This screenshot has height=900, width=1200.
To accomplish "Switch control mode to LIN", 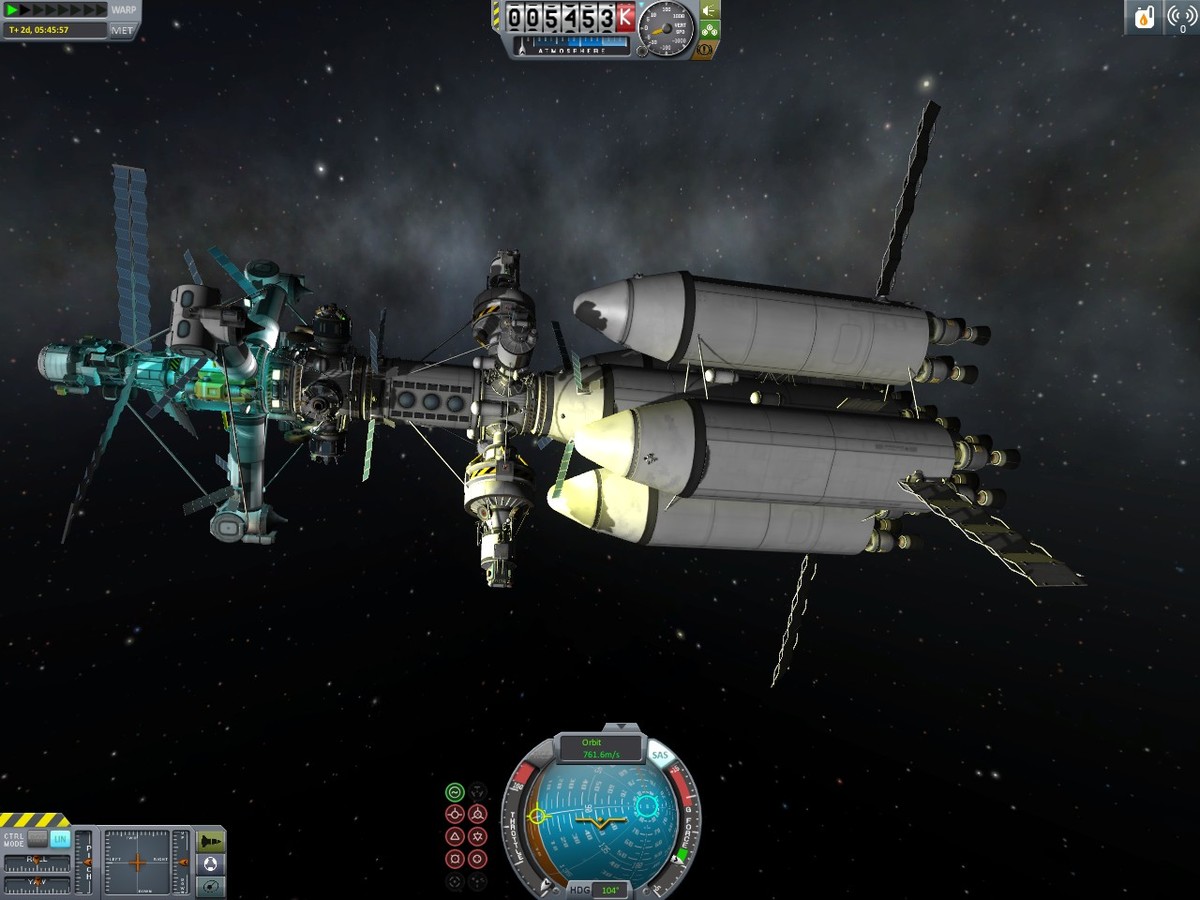I will click(x=60, y=839).
